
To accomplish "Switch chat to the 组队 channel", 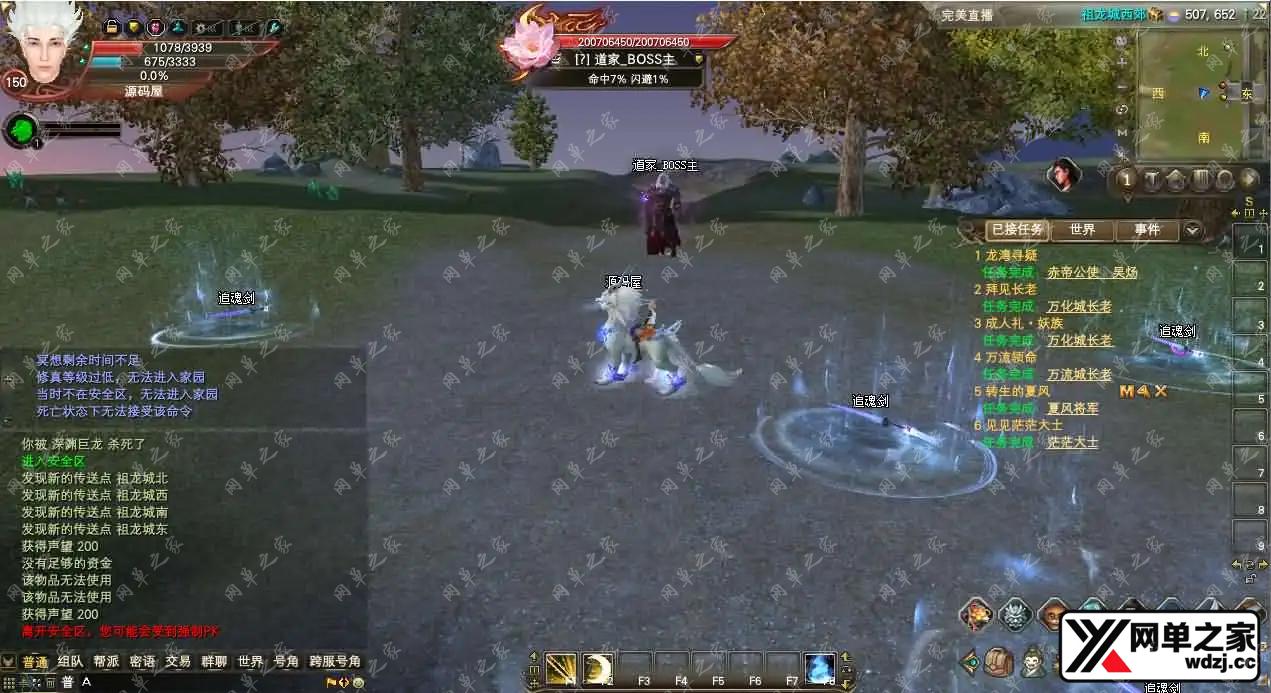I will click(x=70, y=662).
